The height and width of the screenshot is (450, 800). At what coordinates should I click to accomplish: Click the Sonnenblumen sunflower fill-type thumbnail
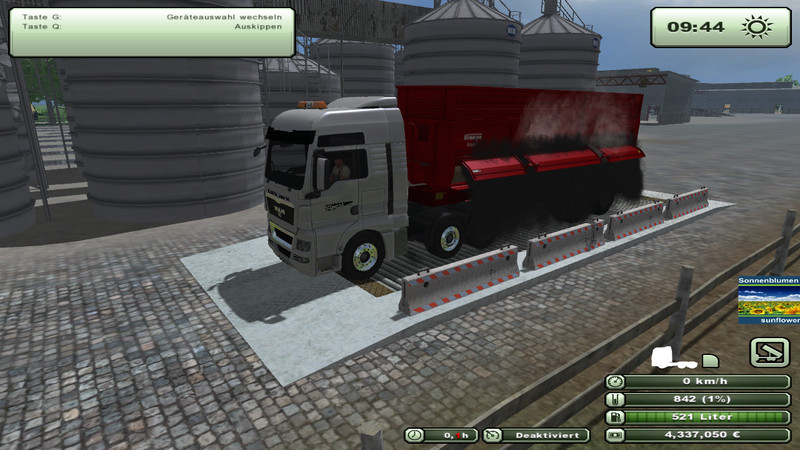pos(767,300)
